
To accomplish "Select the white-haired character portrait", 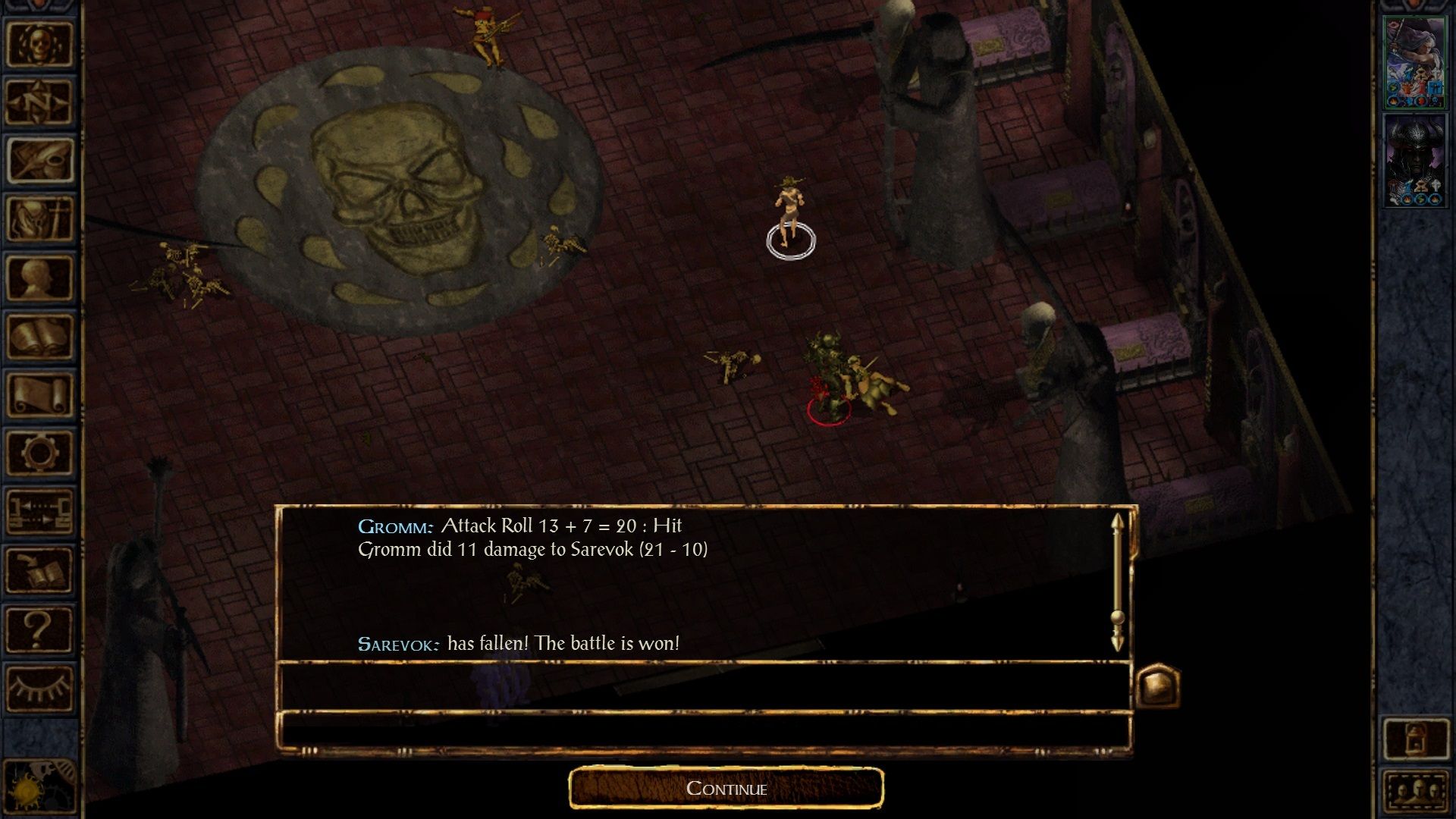I will [x=1414, y=62].
